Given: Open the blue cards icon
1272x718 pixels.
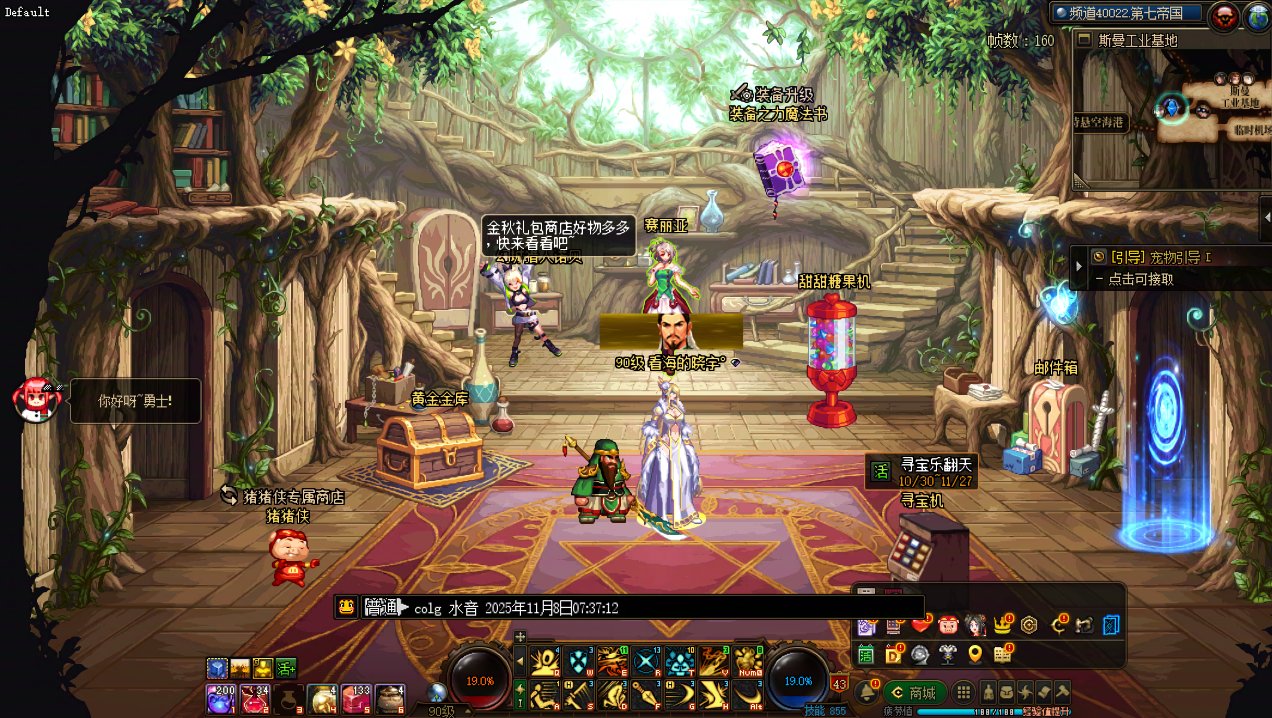Looking at the screenshot, I should [1111, 625].
